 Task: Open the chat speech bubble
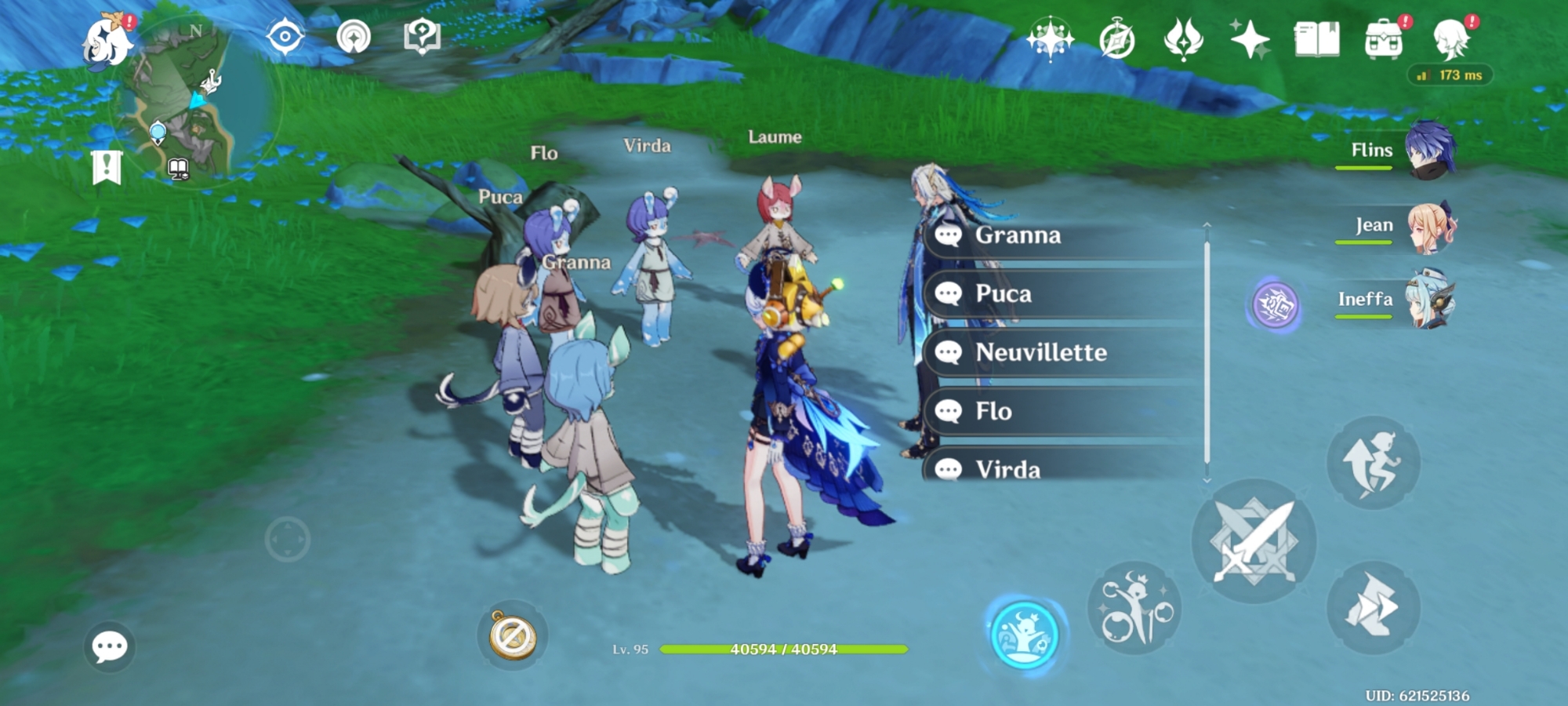point(109,646)
